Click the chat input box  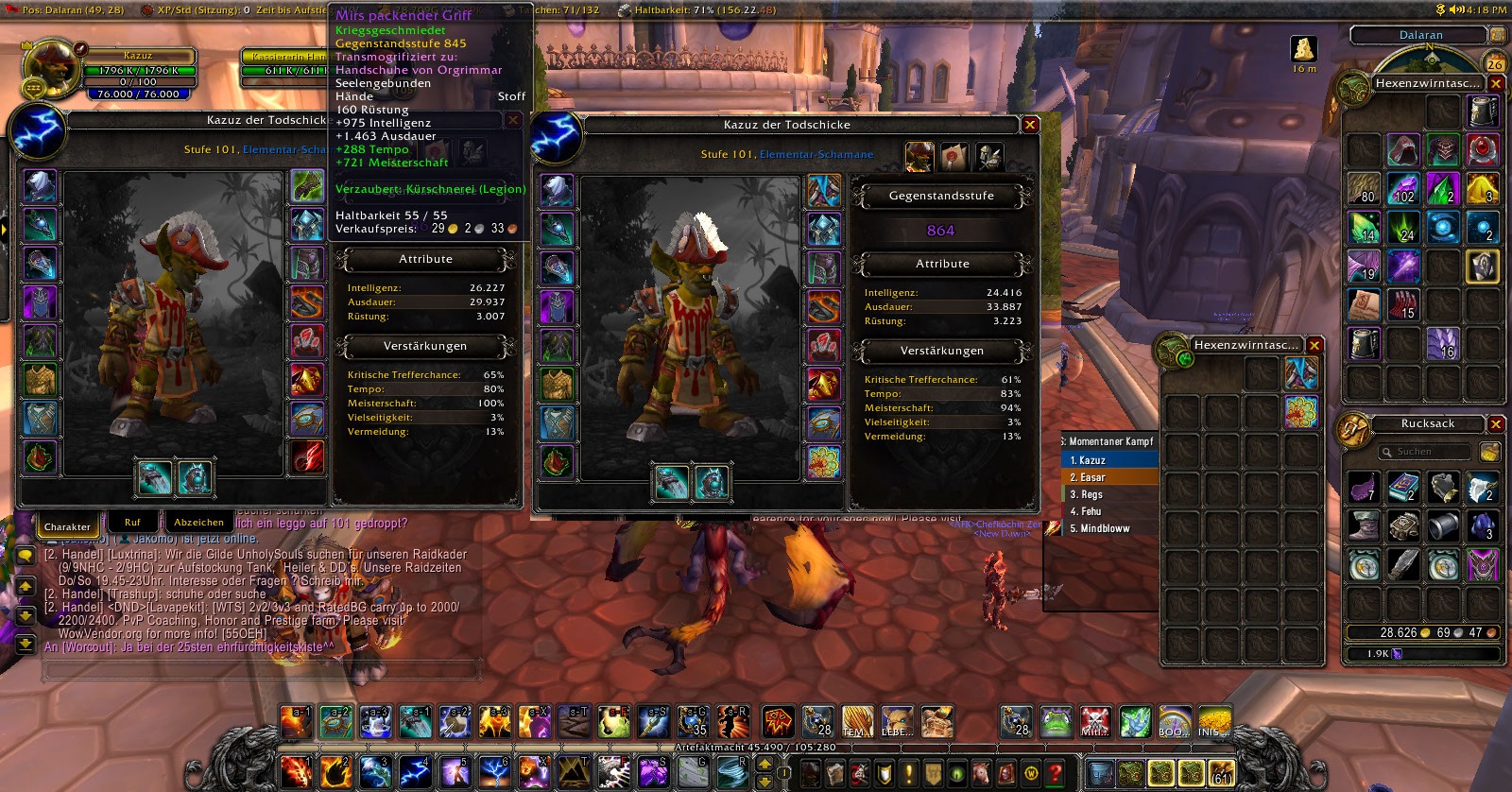pyautogui.click(x=260, y=670)
